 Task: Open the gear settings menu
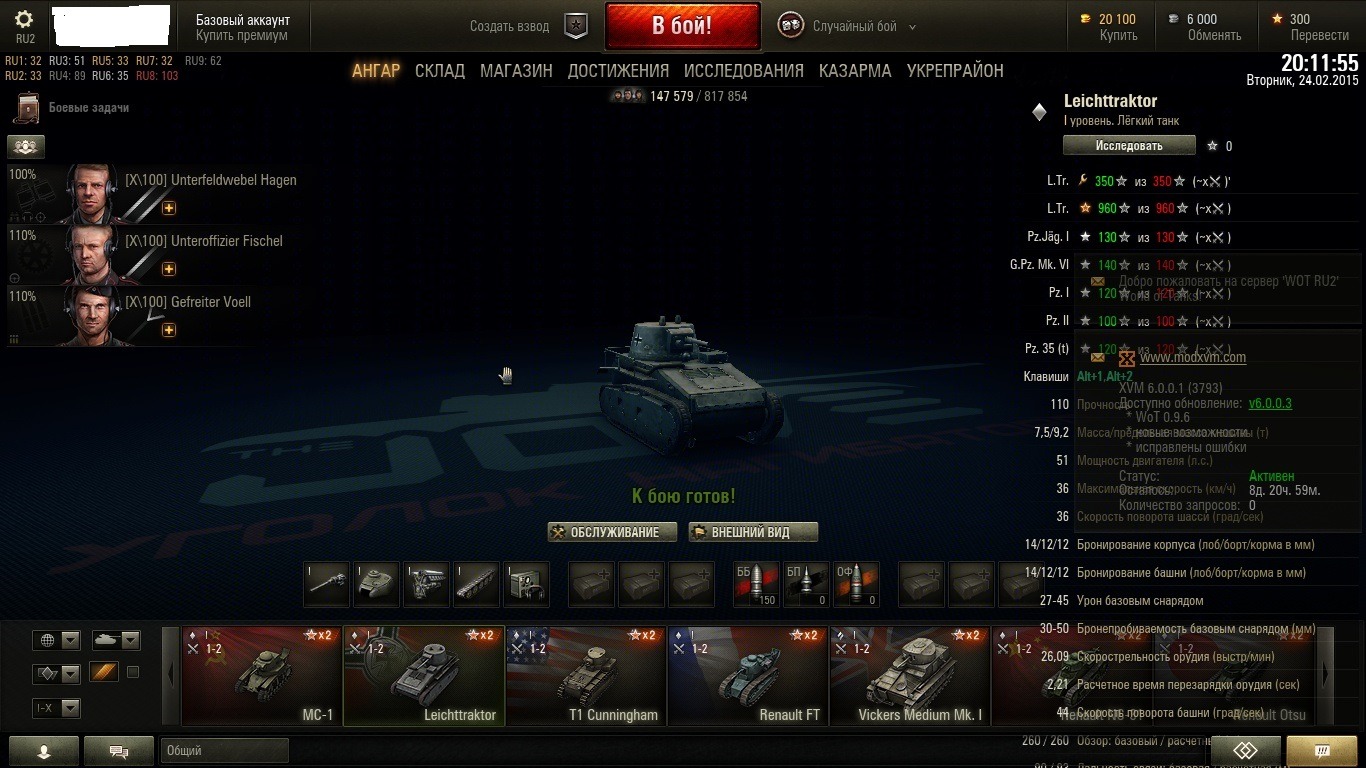coord(25,19)
